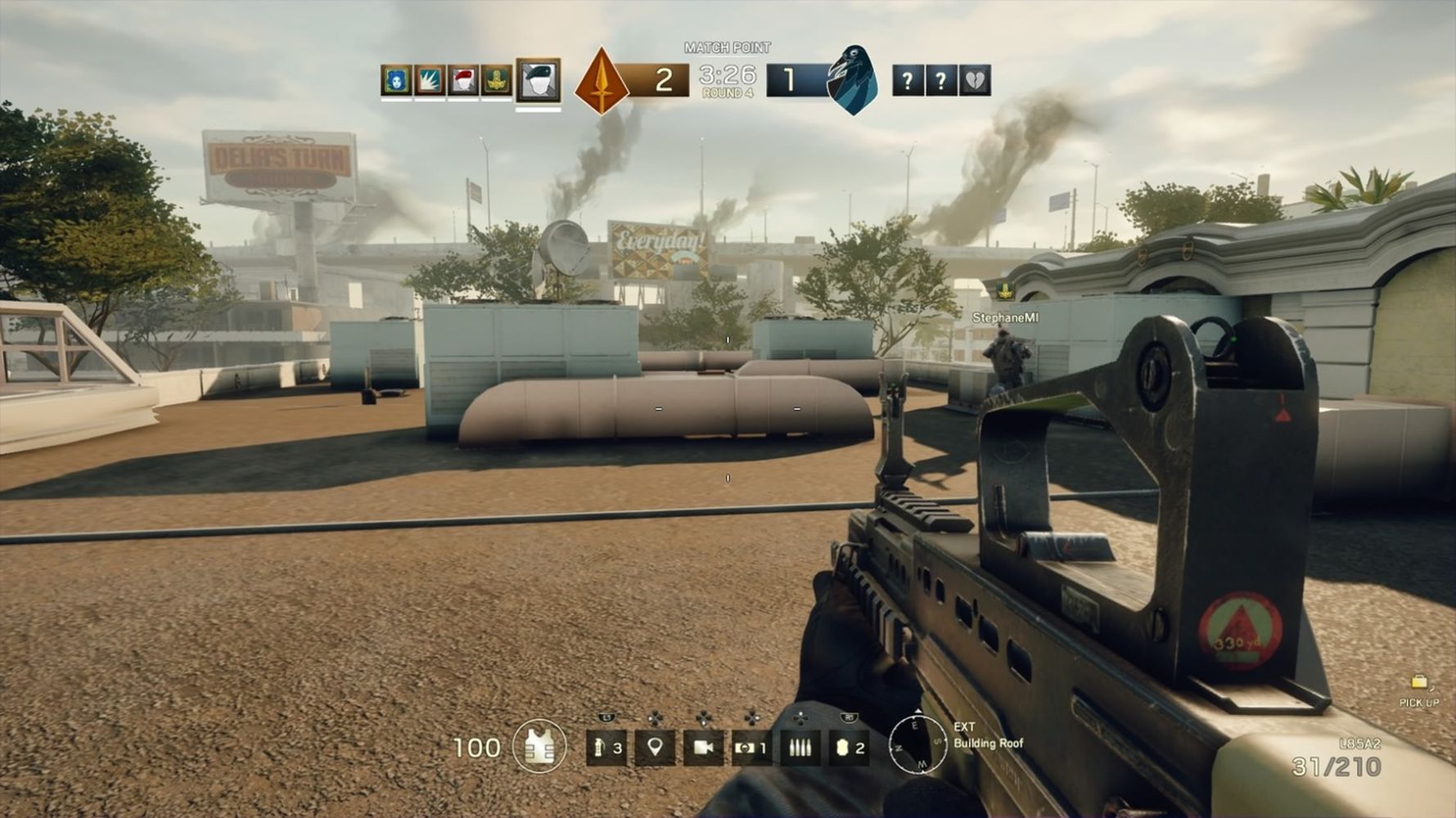1456x818 pixels.
Task: Click the bullets fire mode icon
Action: pos(800,748)
